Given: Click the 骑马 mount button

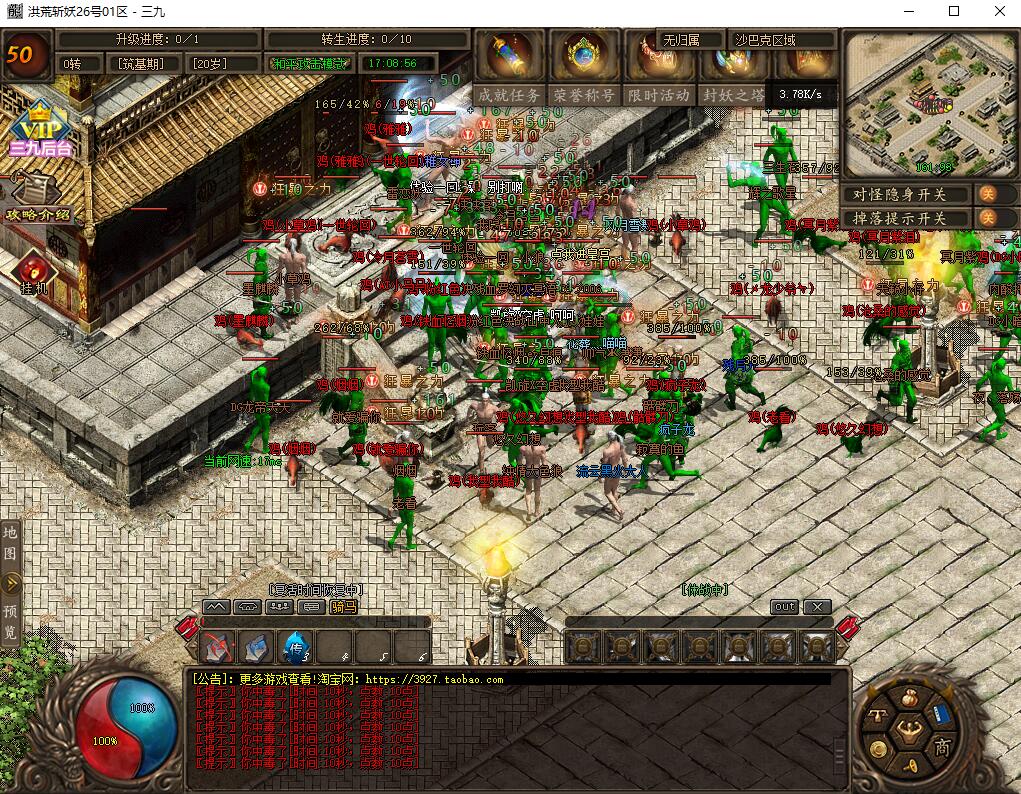Looking at the screenshot, I should pos(344,606).
